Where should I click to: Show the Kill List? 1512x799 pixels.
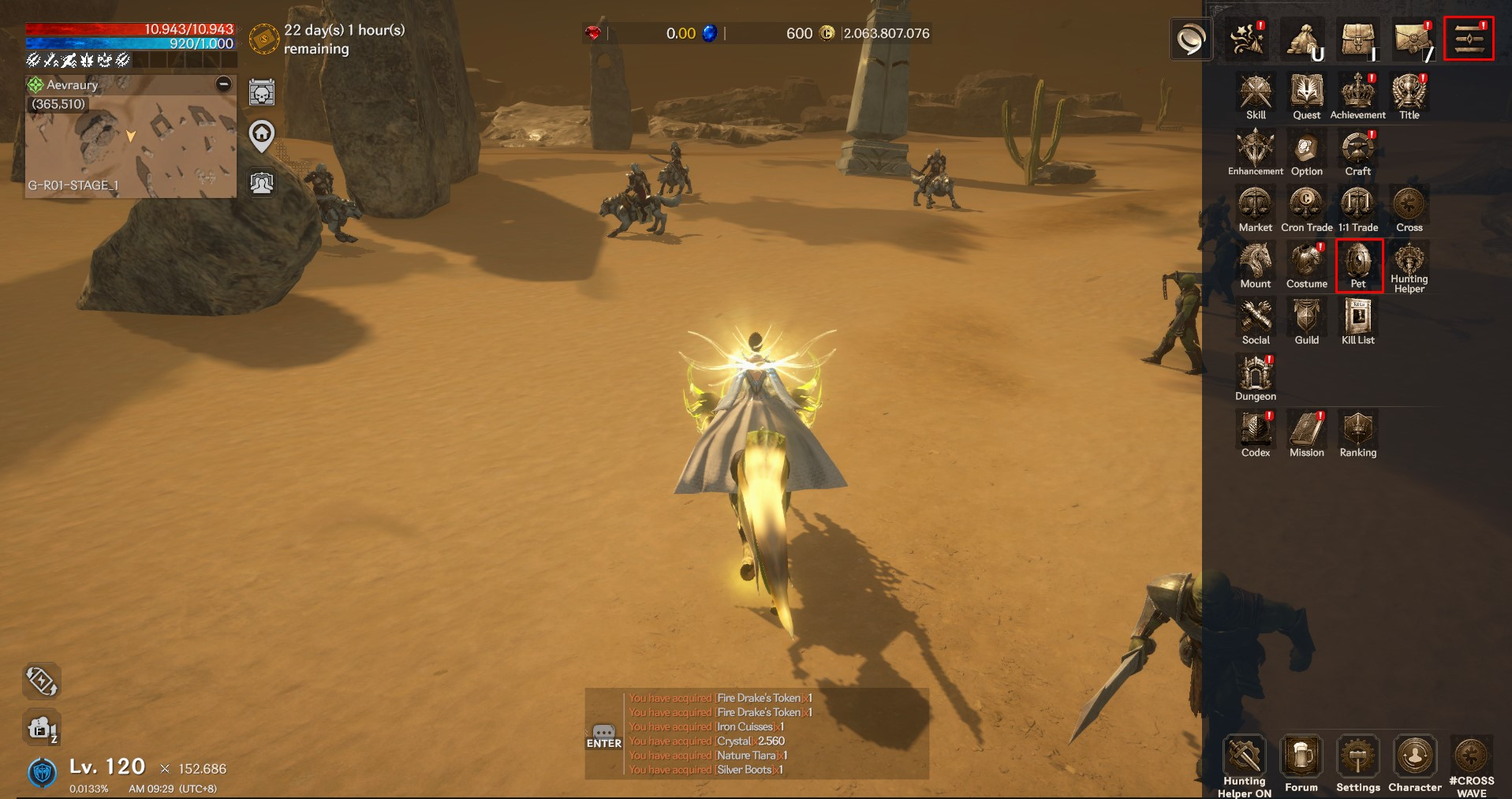pos(1357,319)
